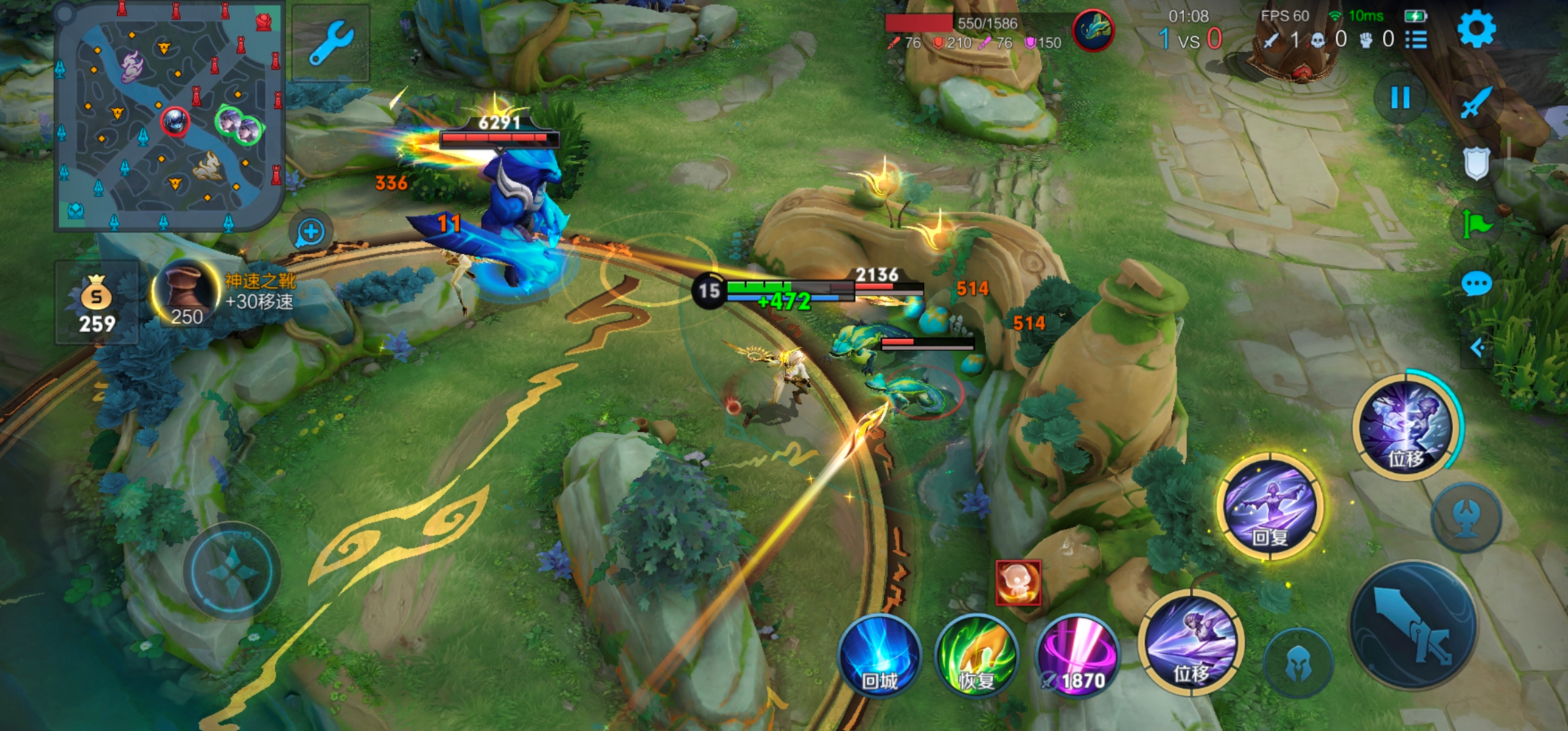Tap the minimap

click(169, 116)
